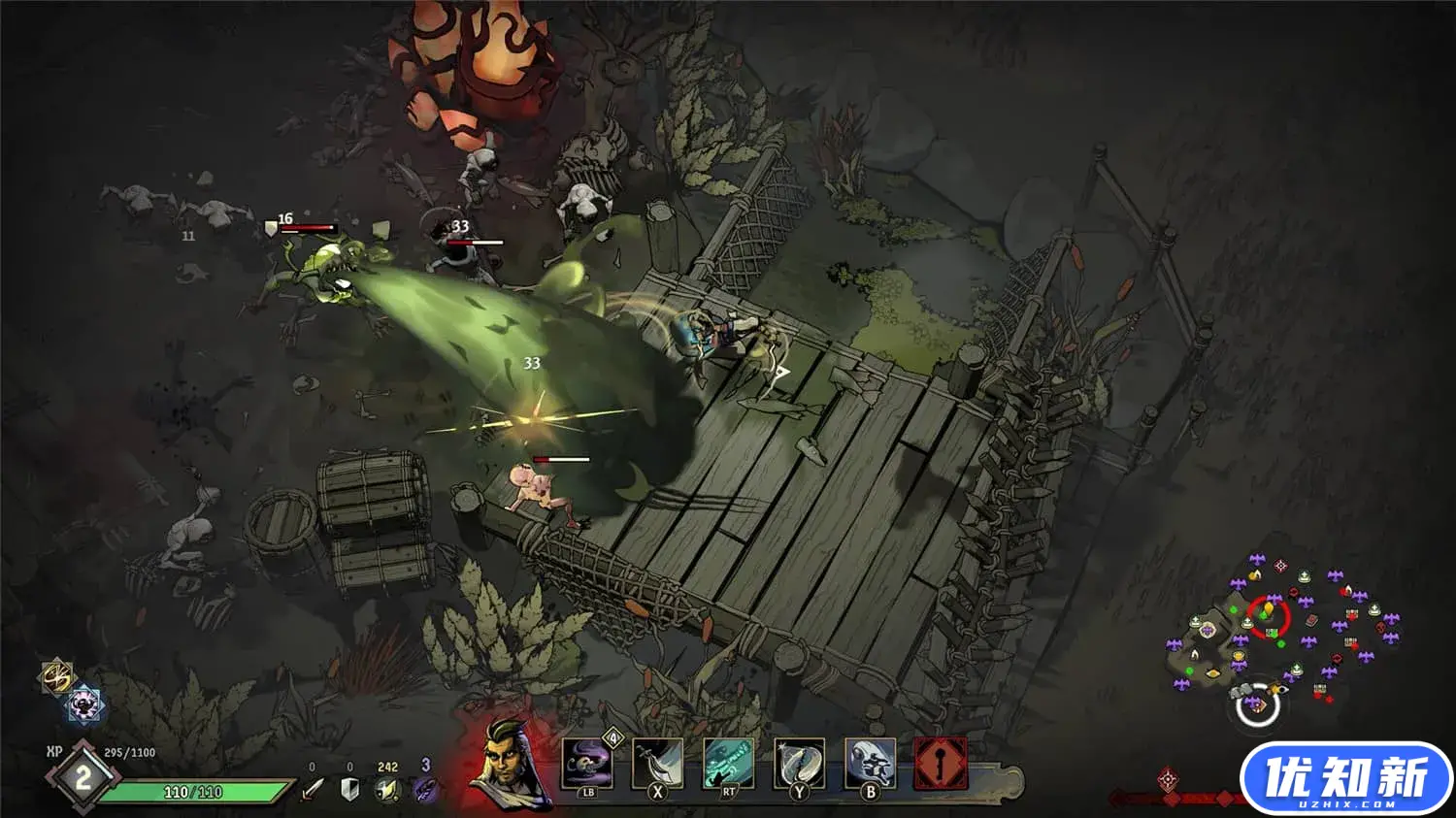Image resolution: width=1456 pixels, height=818 pixels.
Task: Click the red-circled objective on the minimap
Action: coord(1268,615)
